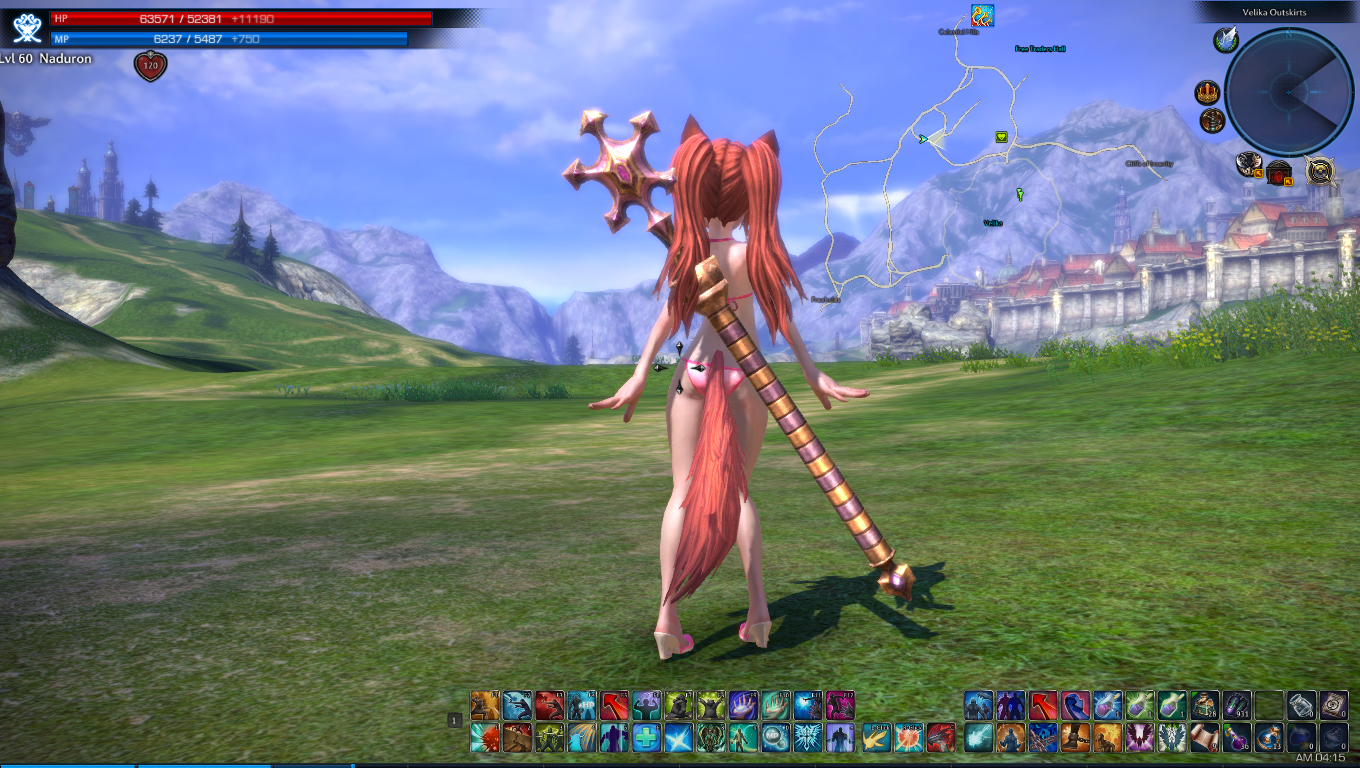1360x768 pixels.
Task: Select the gold compass star icon below minimap
Action: pos(1322,171)
